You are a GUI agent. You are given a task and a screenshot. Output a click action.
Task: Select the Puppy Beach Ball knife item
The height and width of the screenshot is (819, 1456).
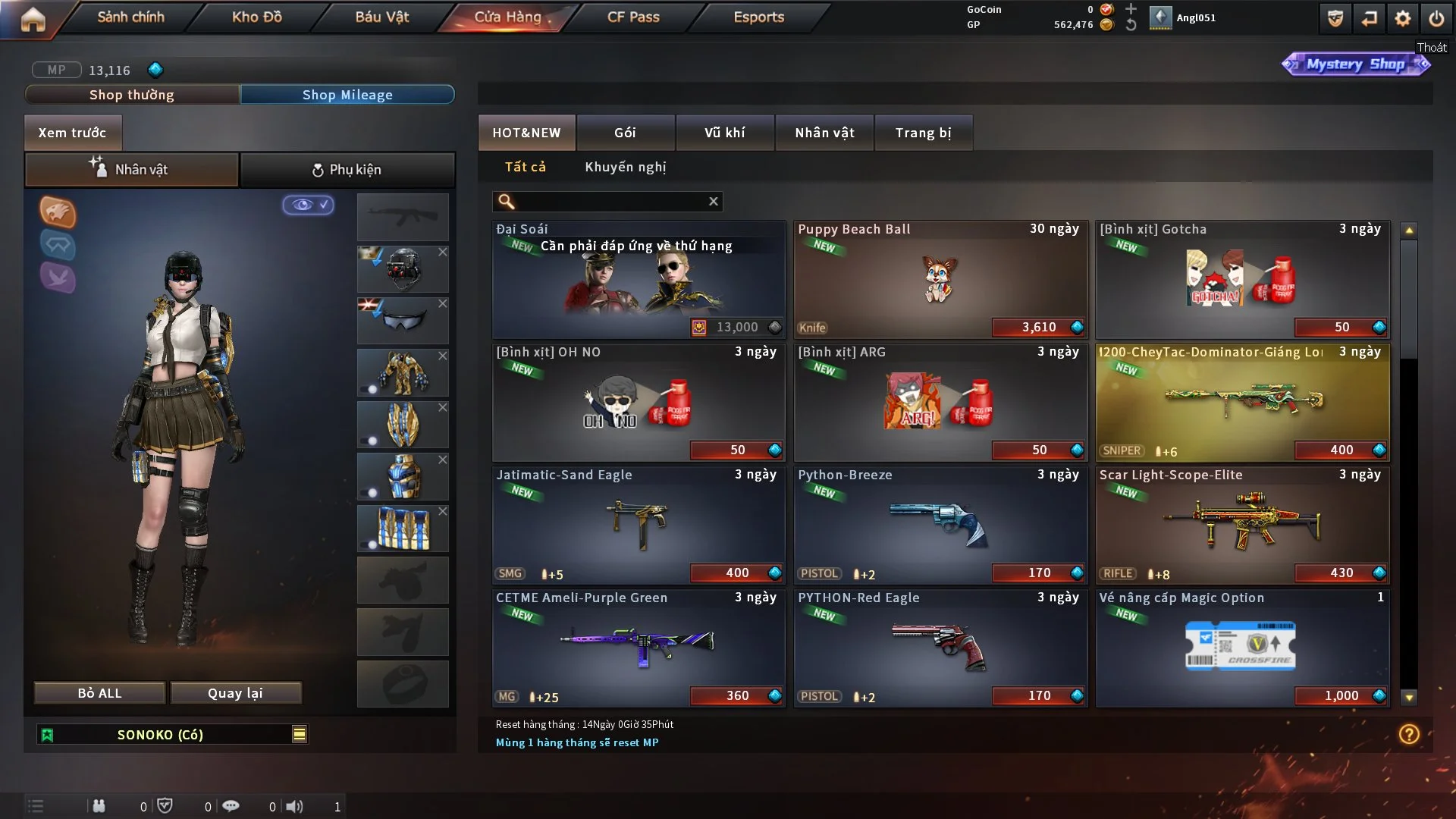[940, 279]
